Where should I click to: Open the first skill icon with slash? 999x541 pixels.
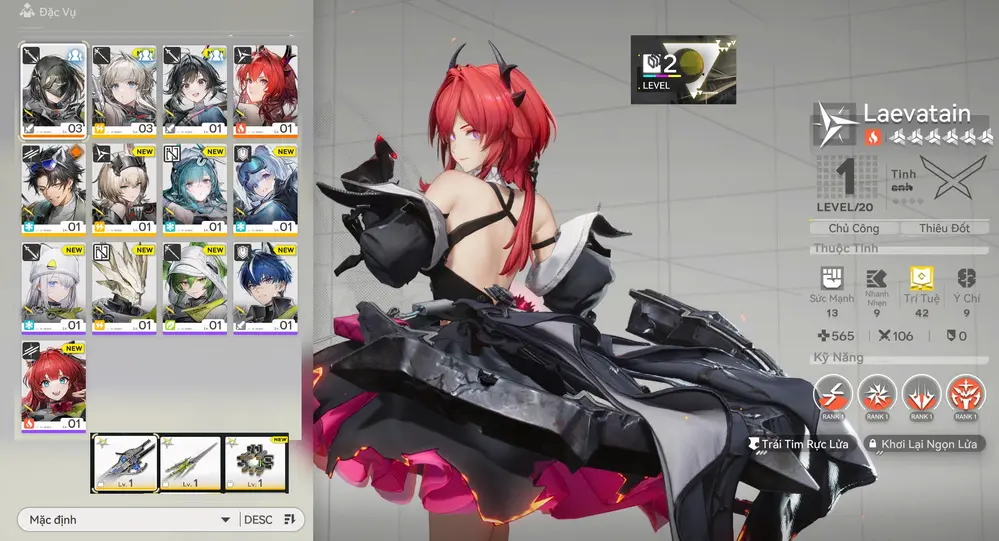click(833, 394)
